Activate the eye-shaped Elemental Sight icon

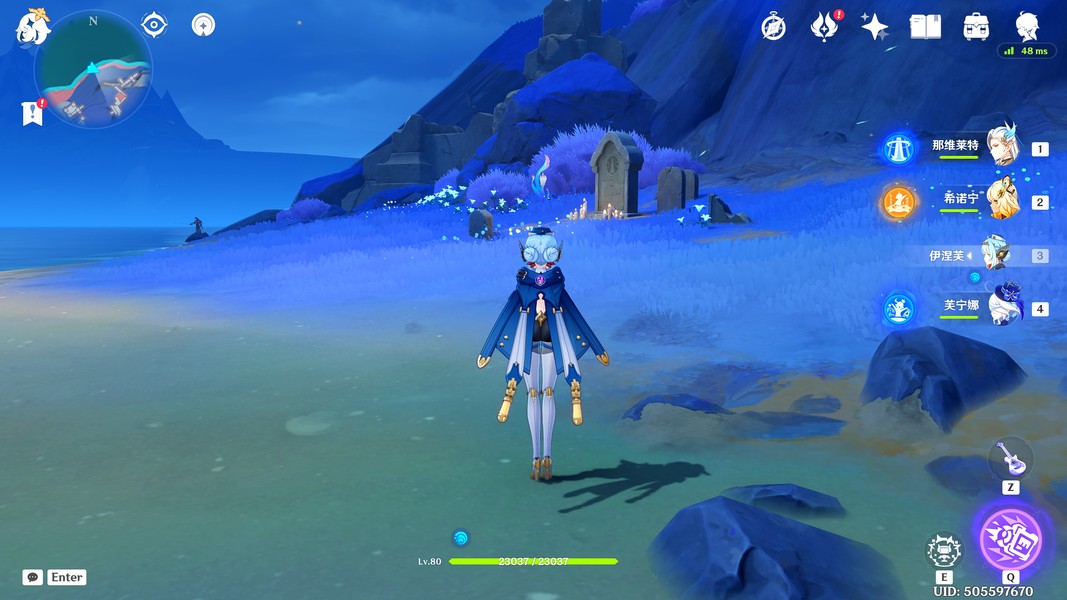point(154,24)
